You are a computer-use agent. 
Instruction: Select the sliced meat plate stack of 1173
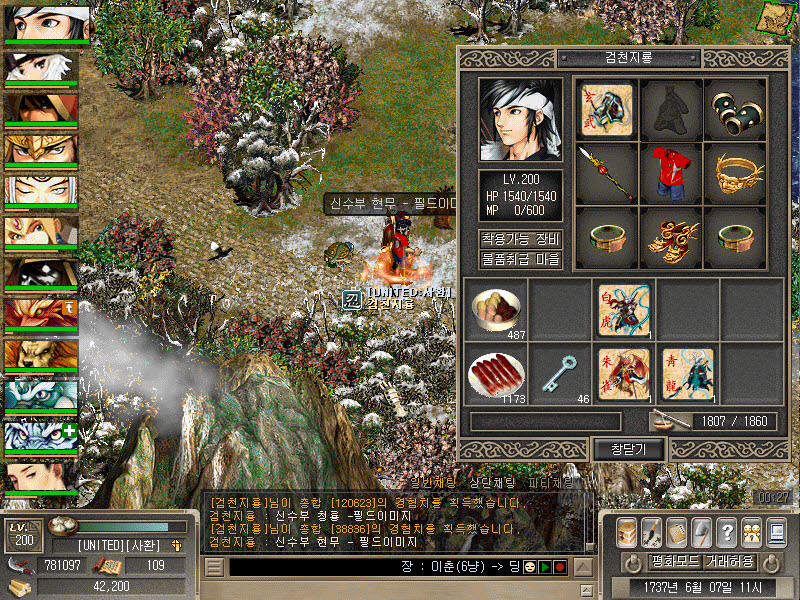[x=494, y=372]
